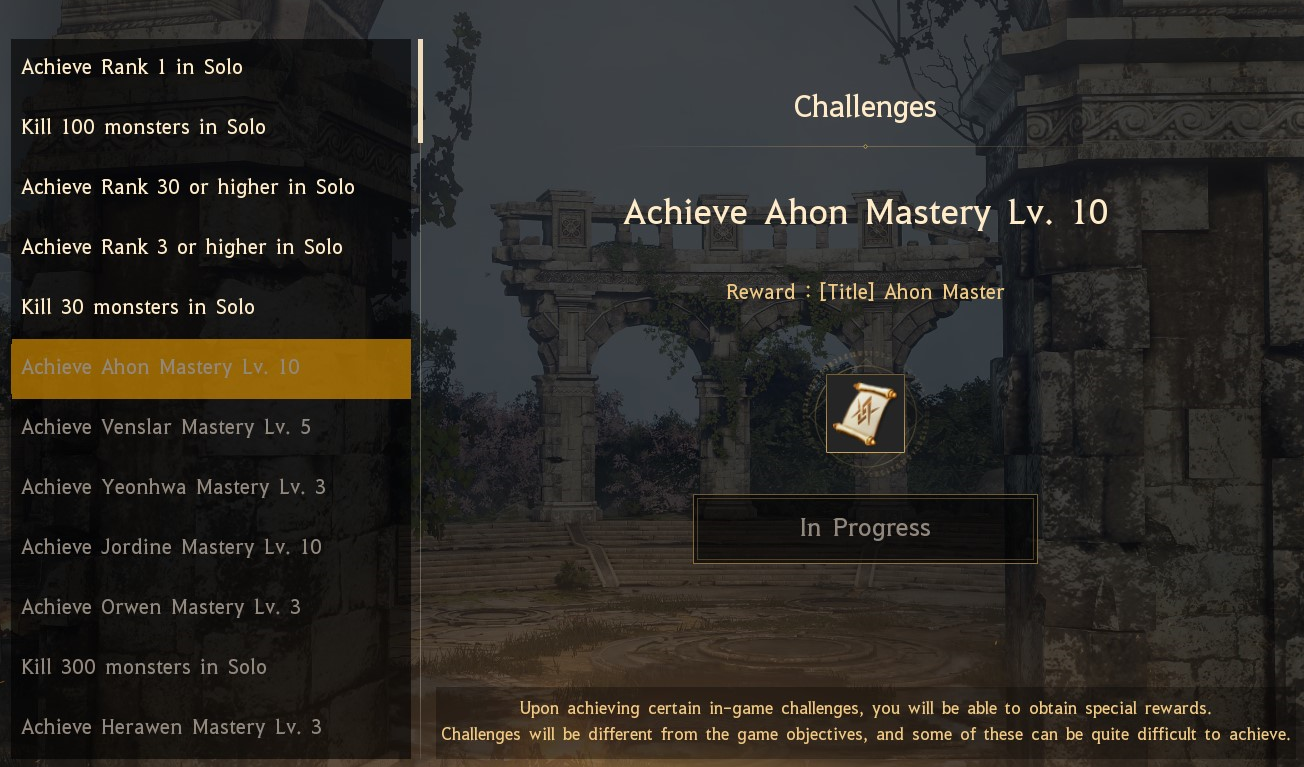Open Achieve Herawen Mastery Lv. 3 challenge

(x=210, y=728)
